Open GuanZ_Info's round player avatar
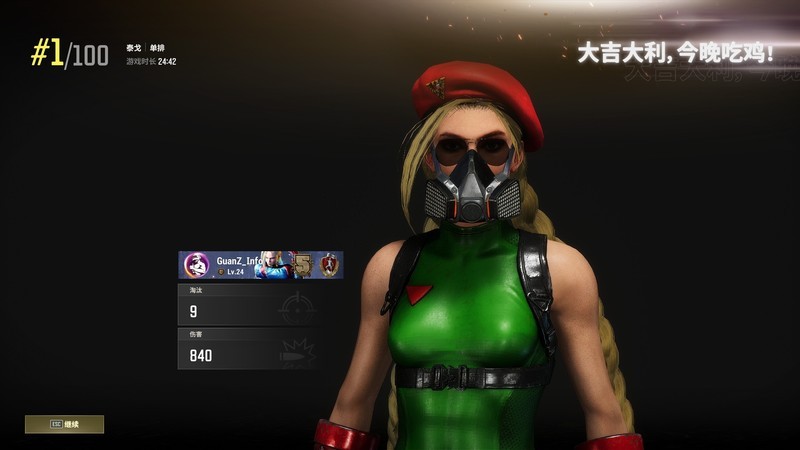The image size is (800, 450). coord(196,265)
